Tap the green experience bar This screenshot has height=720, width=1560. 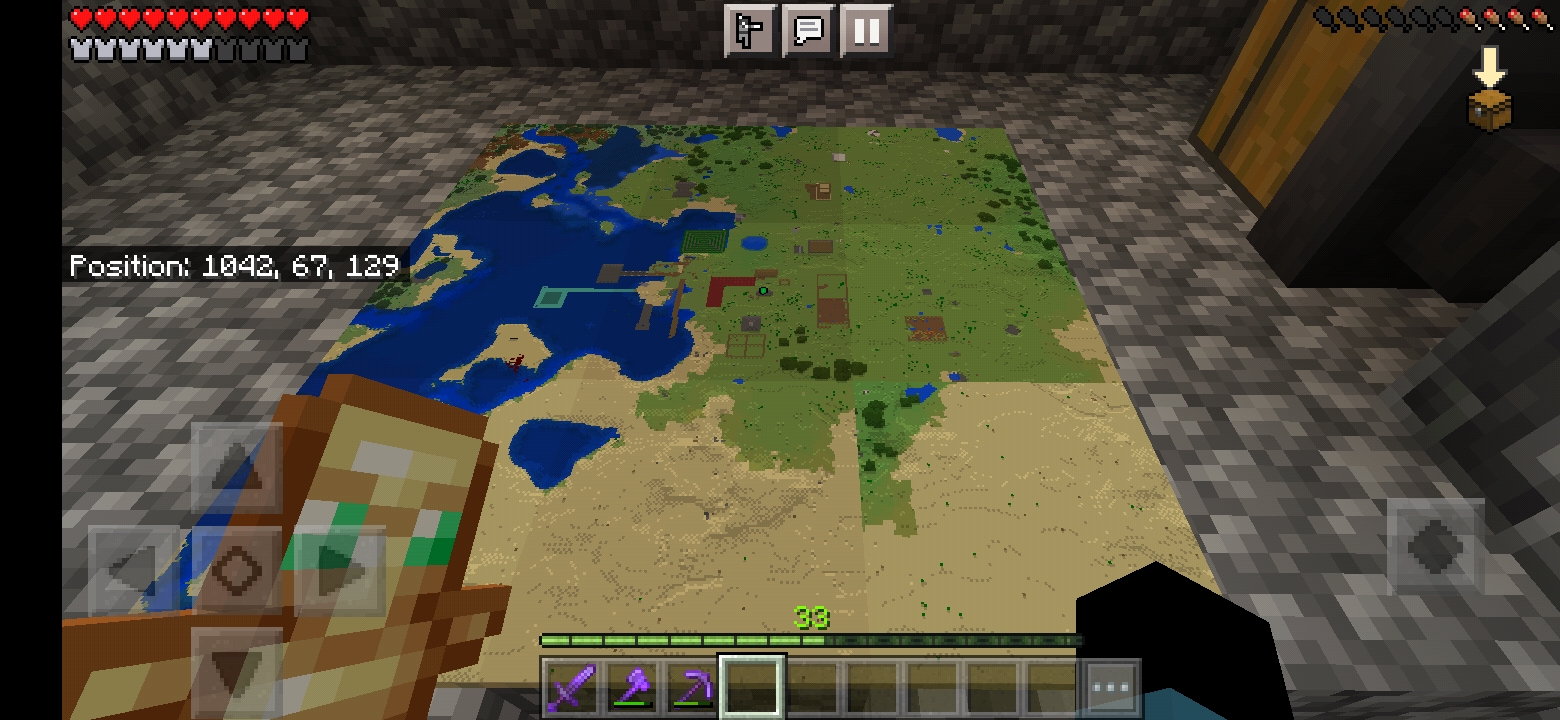coord(810,640)
